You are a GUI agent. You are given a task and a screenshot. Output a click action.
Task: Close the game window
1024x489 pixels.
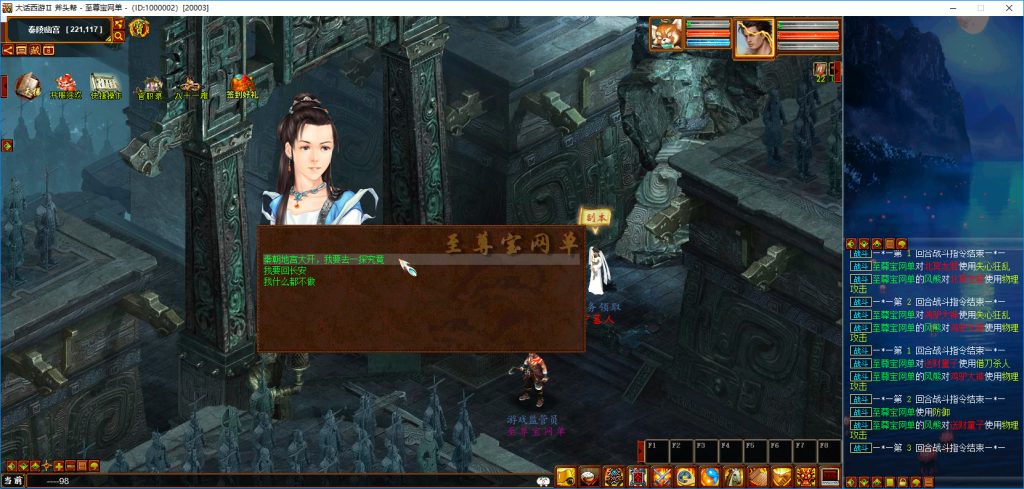tap(1007, 8)
